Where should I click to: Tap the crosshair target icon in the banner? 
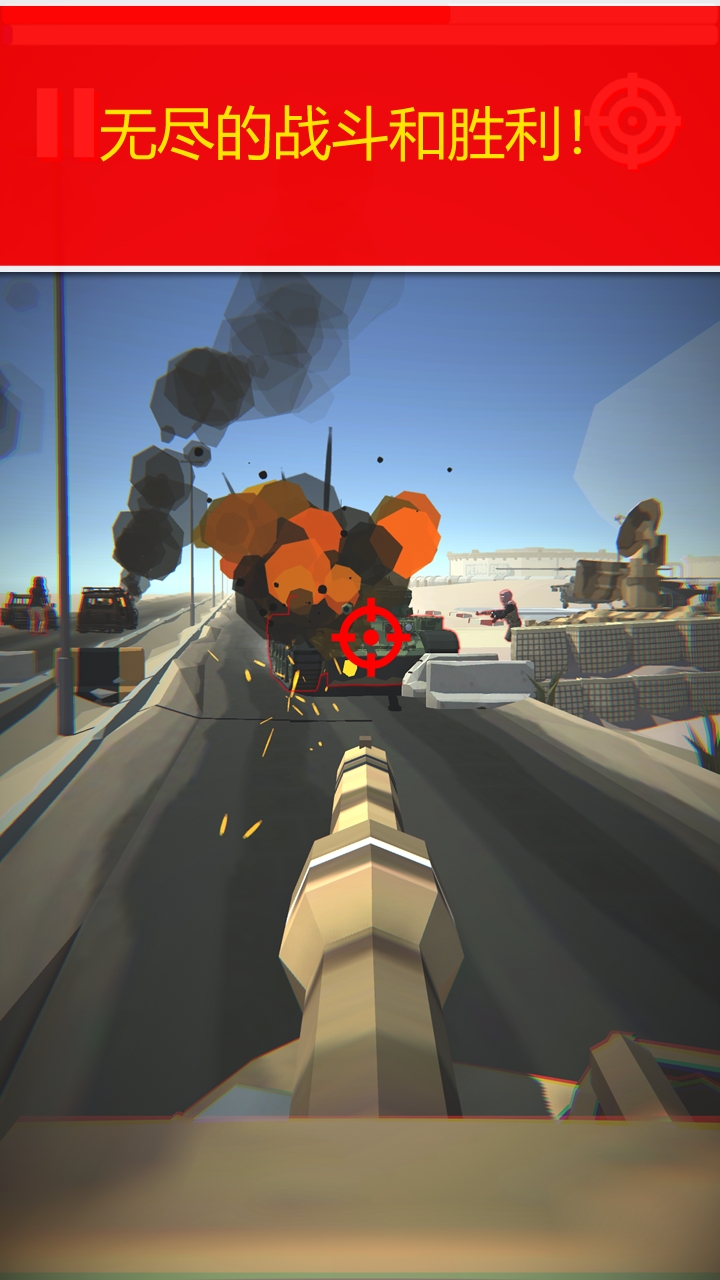click(634, 122)
